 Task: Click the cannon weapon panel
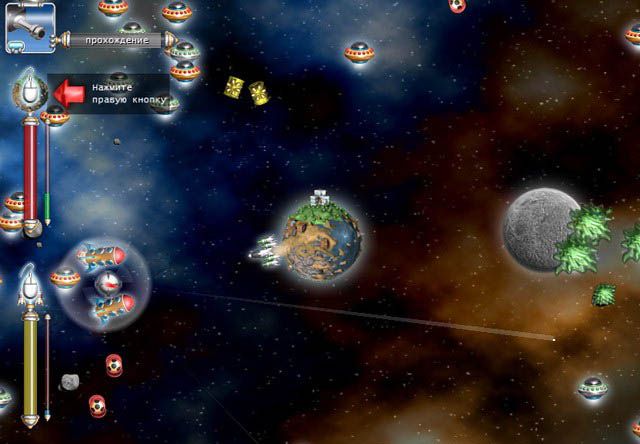[28, 28]
